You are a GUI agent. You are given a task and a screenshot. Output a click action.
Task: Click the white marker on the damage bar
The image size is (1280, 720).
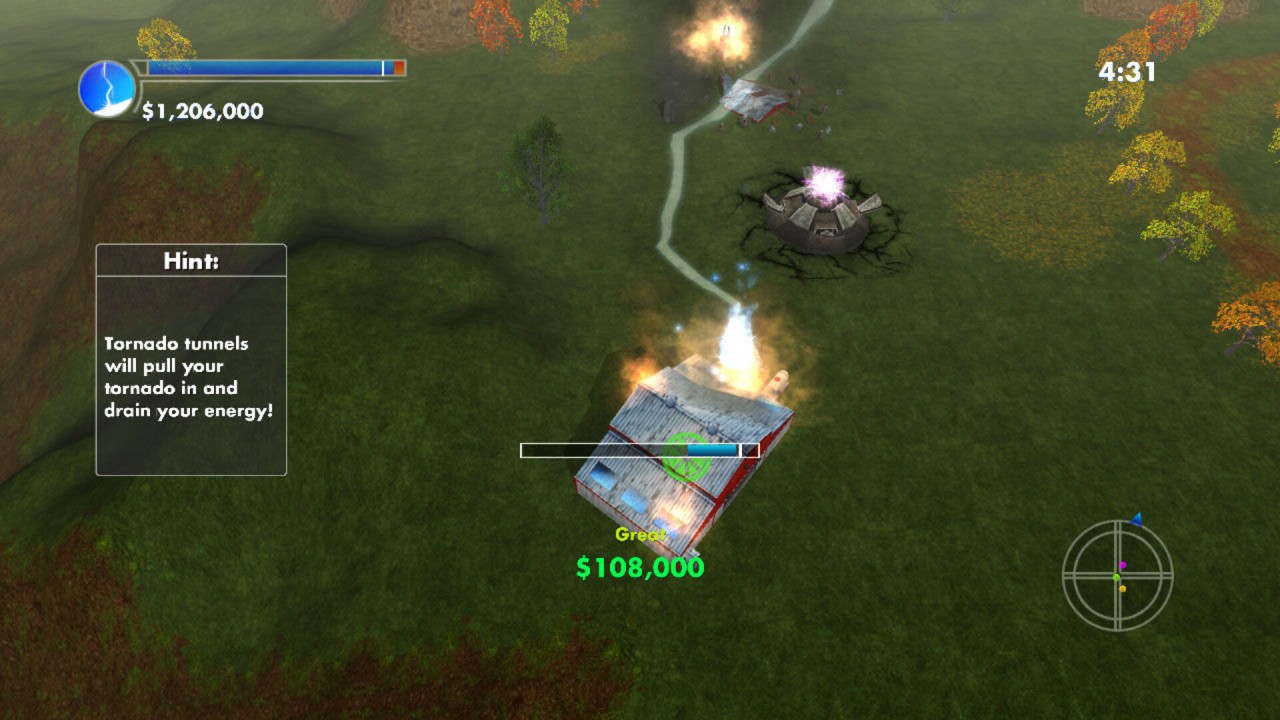click(x=740, y=450)
